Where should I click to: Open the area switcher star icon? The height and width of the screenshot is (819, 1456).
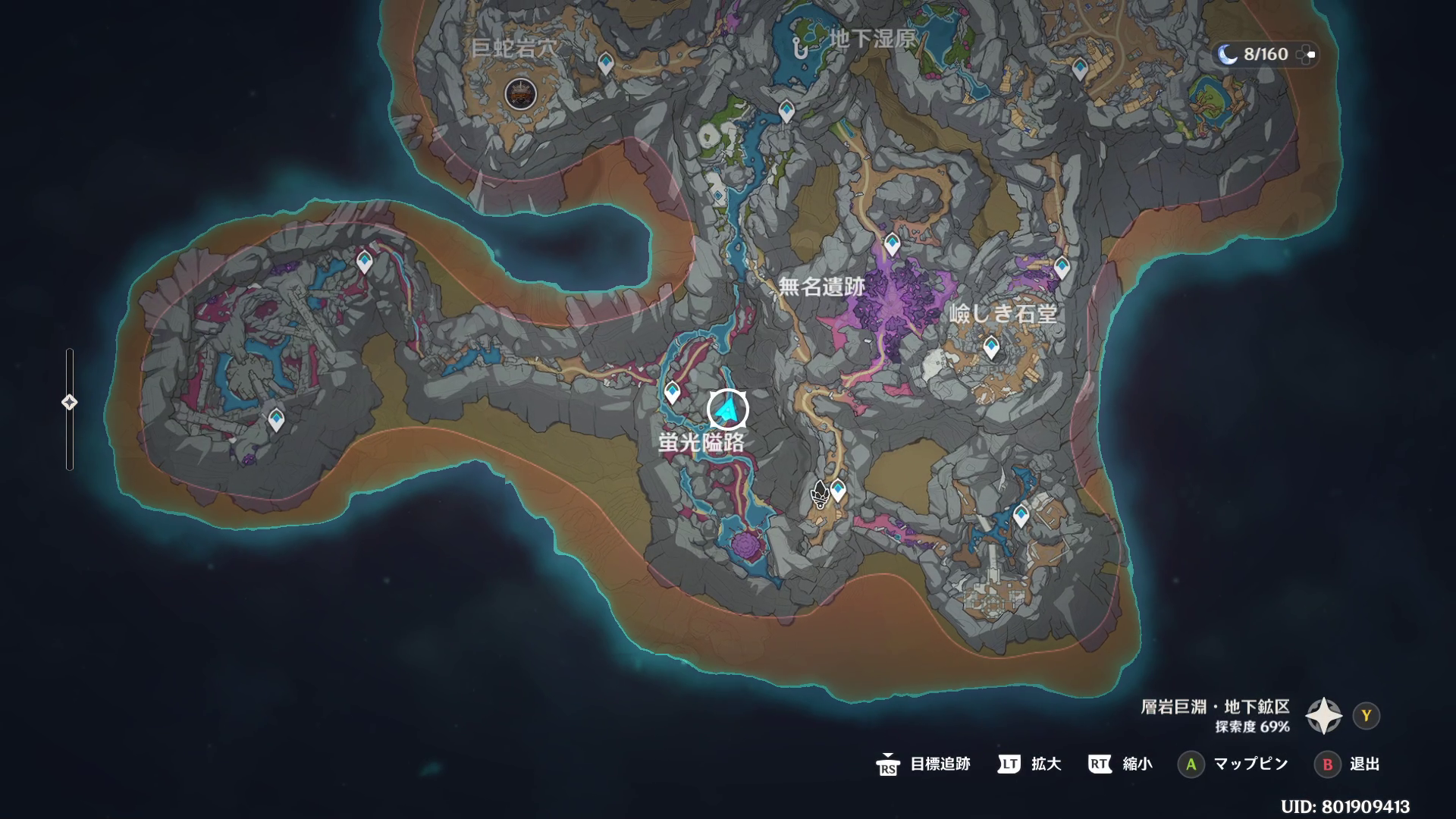click(1323, 716)
